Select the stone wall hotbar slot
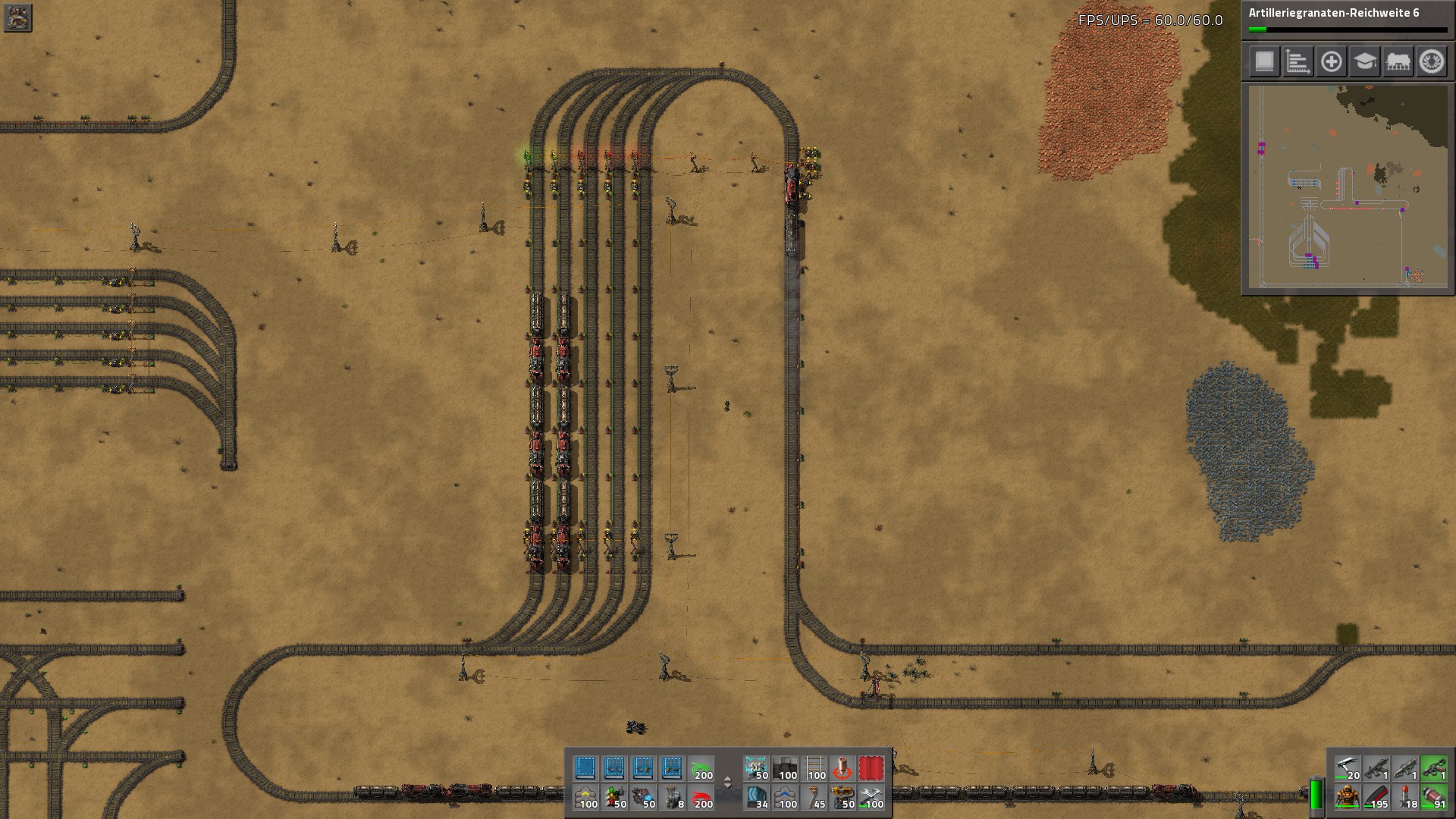The image size is (1456, 819). [785, 768]
